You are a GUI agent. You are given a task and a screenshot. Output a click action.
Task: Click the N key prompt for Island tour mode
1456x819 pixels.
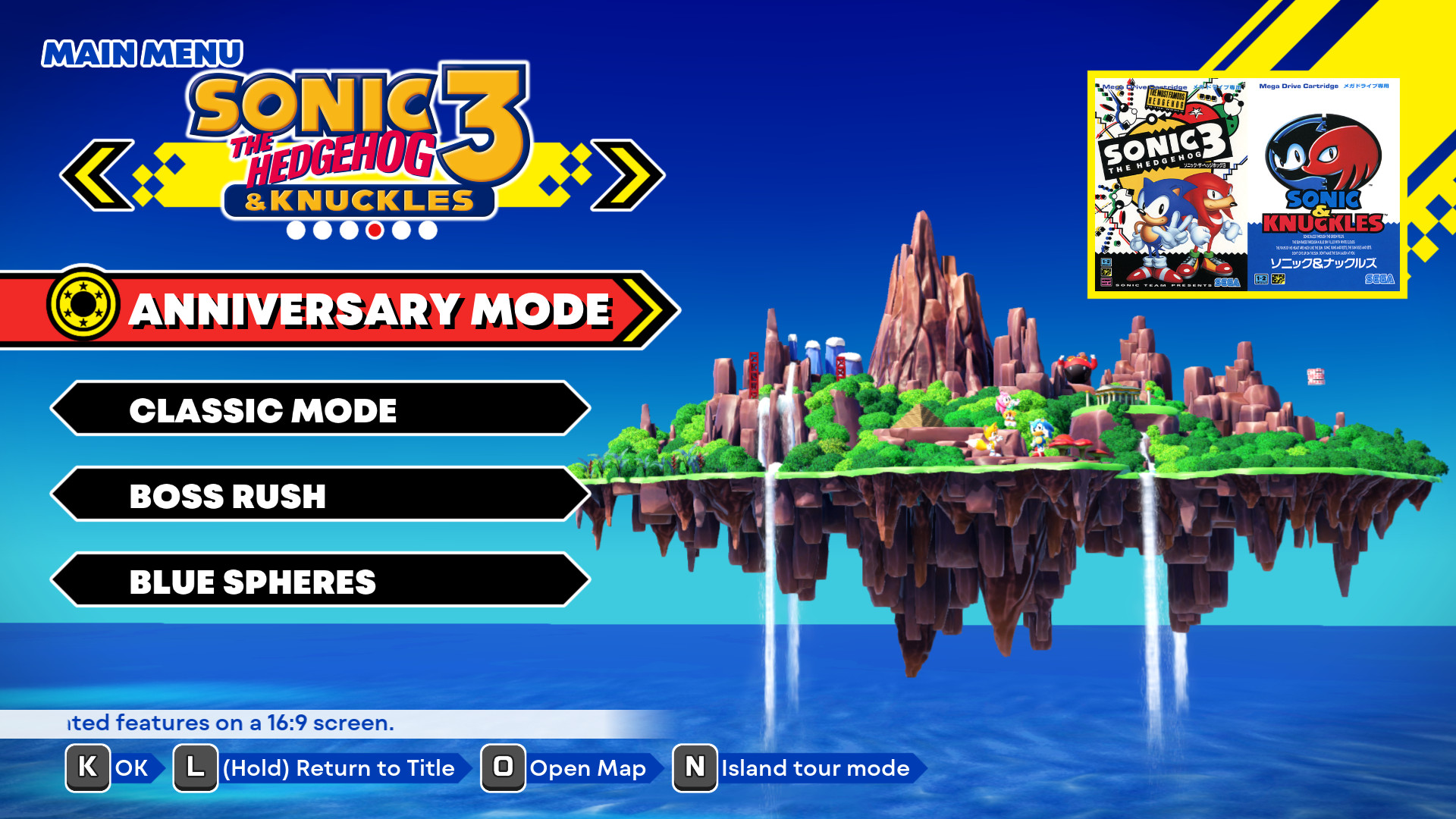(x=695, y=767)
